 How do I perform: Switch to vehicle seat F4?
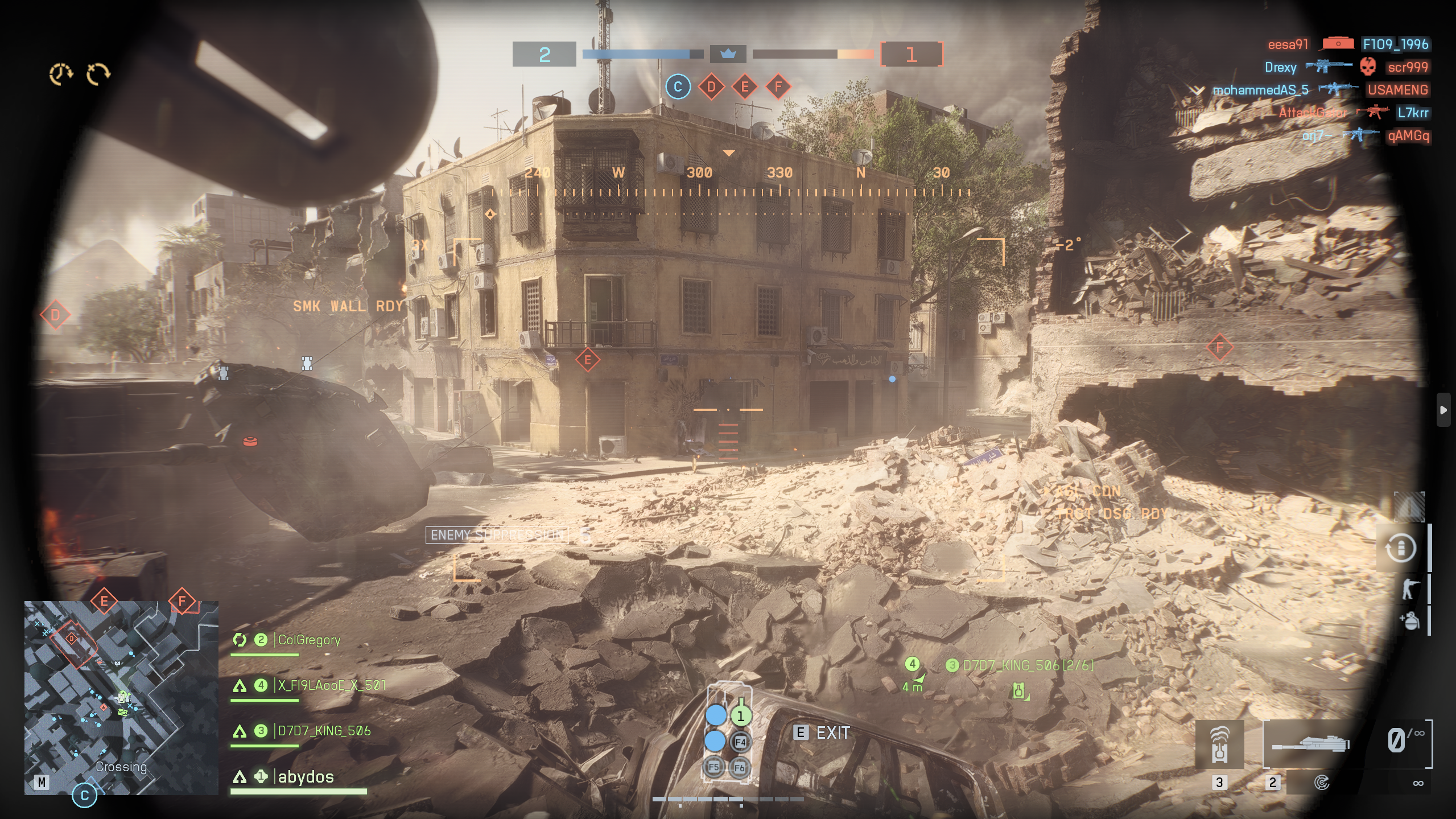point(740,742)
